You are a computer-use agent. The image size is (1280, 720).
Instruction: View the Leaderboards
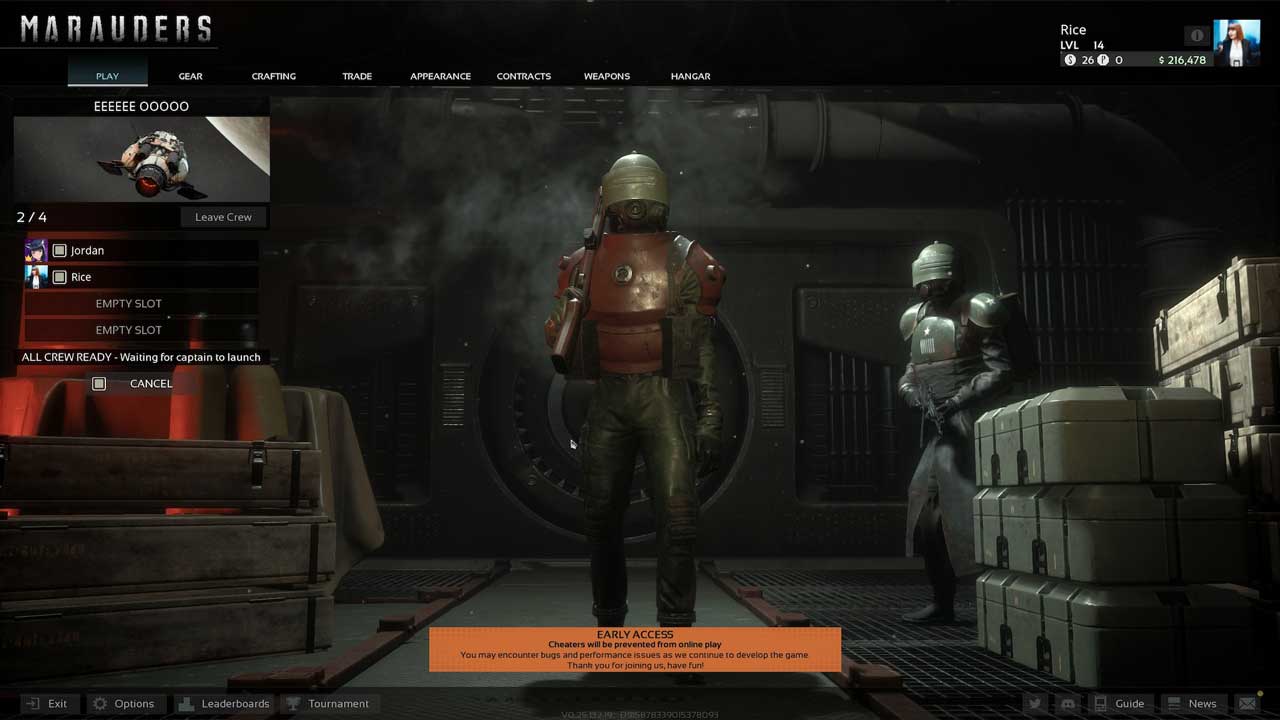[x=224, y=703]
